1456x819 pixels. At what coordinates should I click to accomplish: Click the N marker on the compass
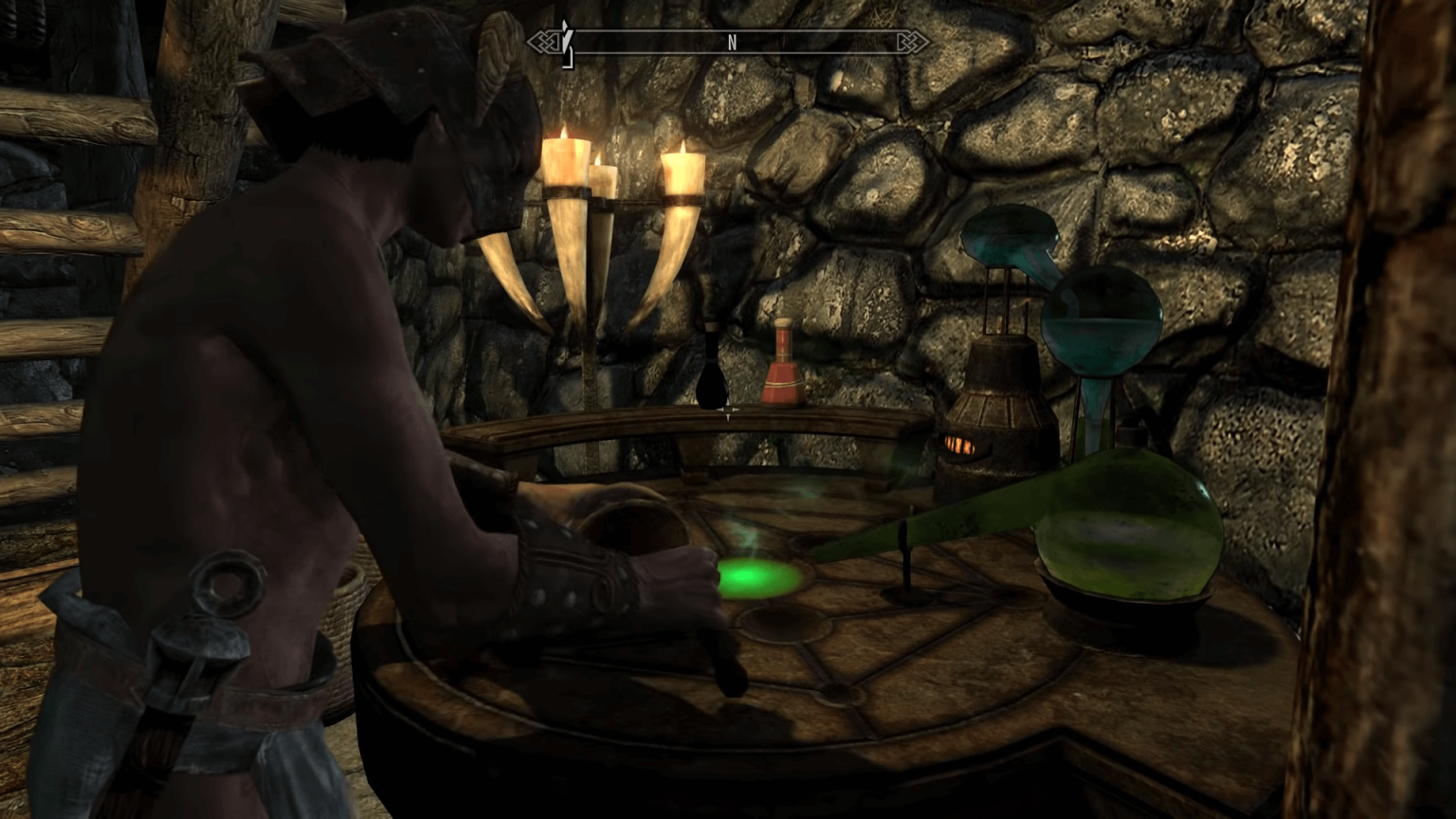731,43
